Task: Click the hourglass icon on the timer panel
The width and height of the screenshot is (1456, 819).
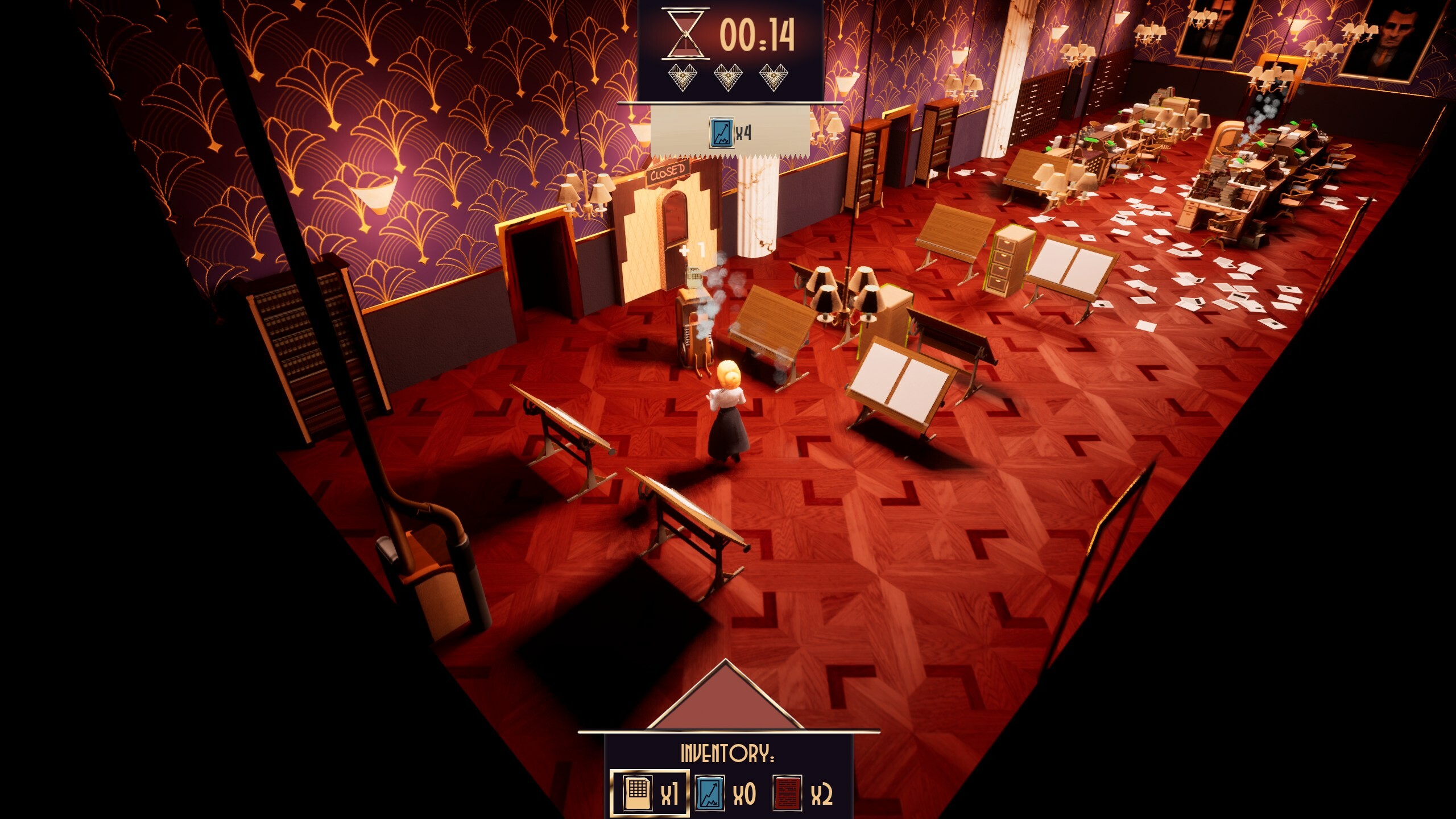Action: [685, 34]
